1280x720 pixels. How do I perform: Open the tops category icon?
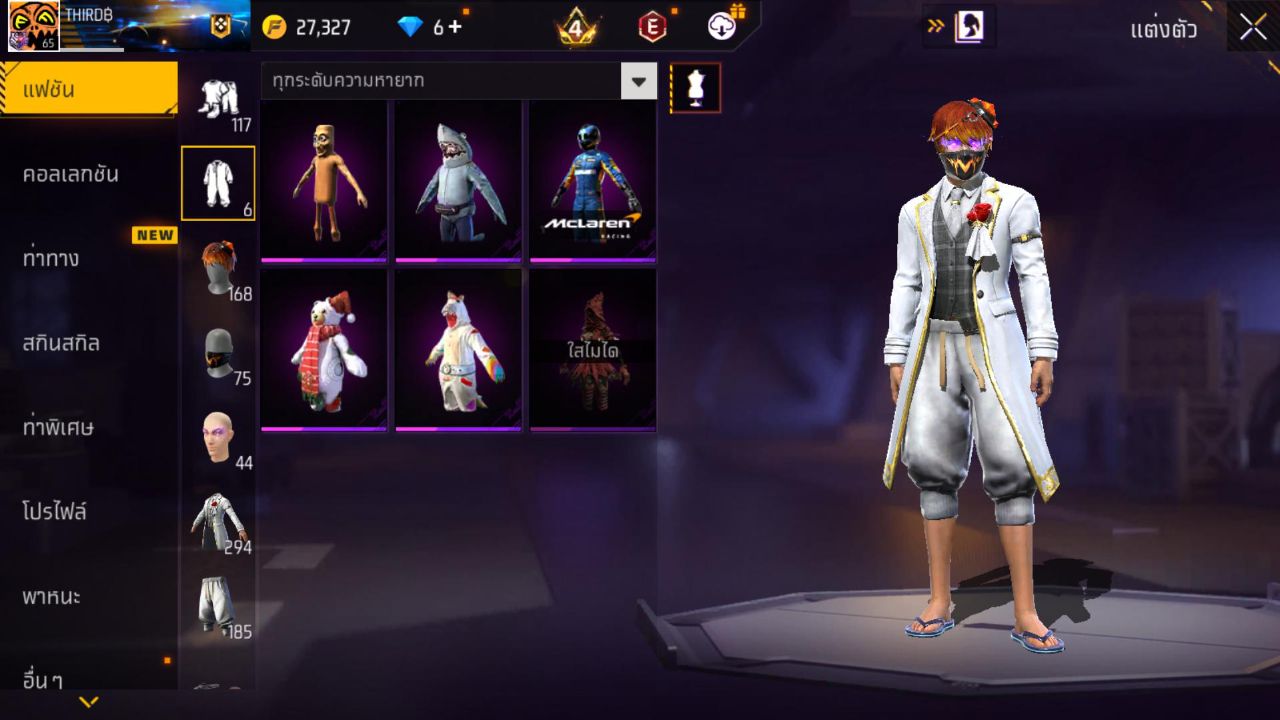click(x=221, y=518)
